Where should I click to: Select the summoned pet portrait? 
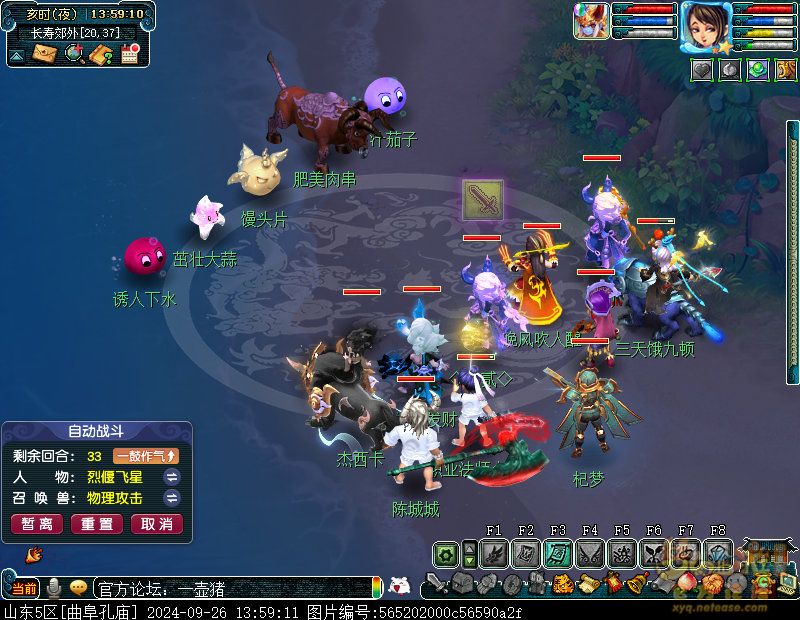[591, 22]
